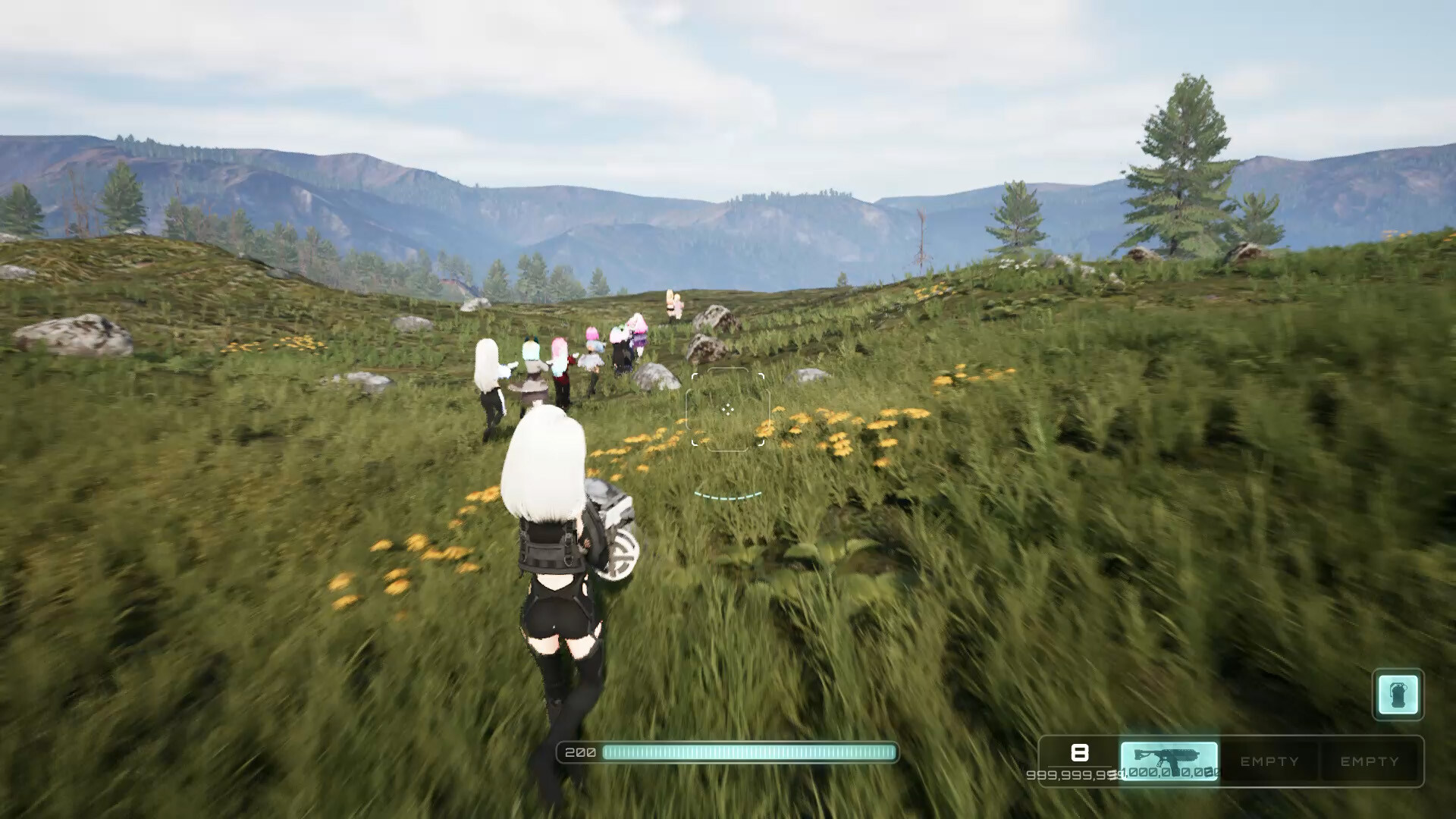Click the dashed aim indicator below the crosshair
The height and width of the screenshot is (819, 1456).
(726, 494)
